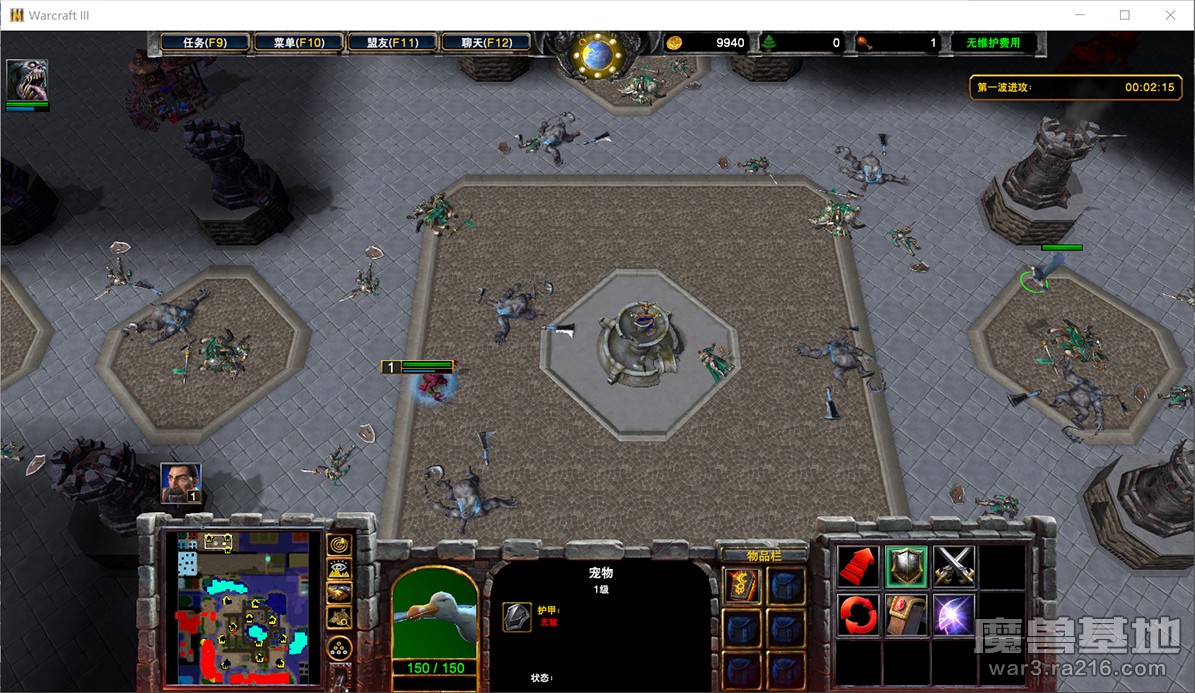Select the glowing book item in inventory
The height and width of the screenshot is (693, 1195).
tap(743, 587)
